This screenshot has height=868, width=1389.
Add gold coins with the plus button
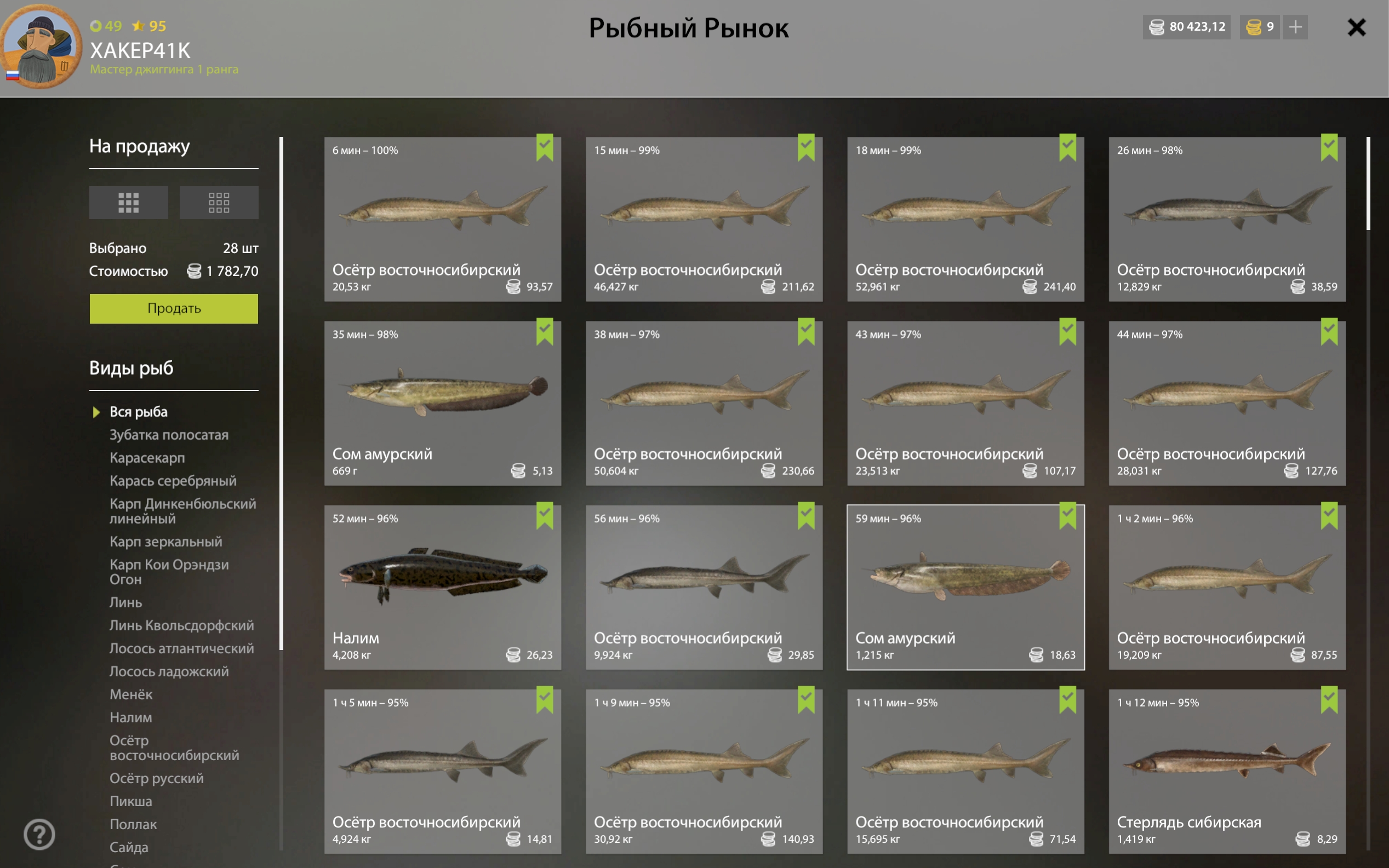pyautogui.click(x=1295, y=27)
